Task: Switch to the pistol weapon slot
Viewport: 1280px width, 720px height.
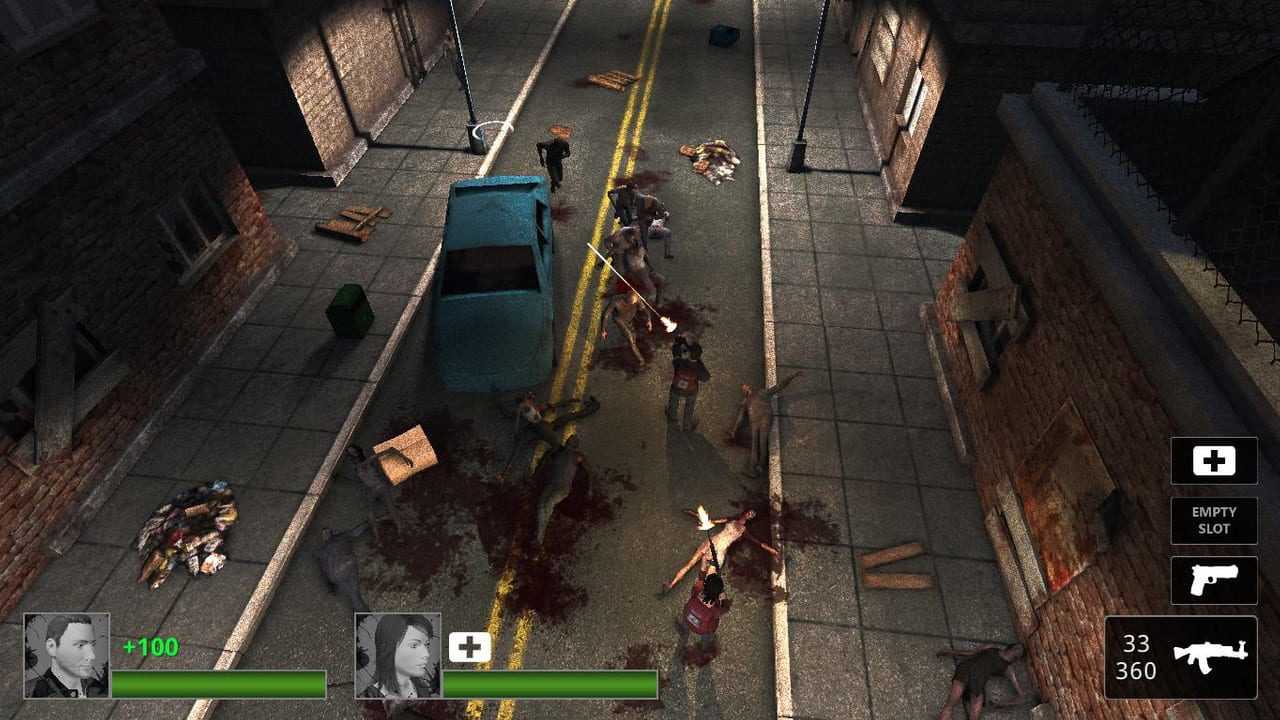Action: 1214,580
